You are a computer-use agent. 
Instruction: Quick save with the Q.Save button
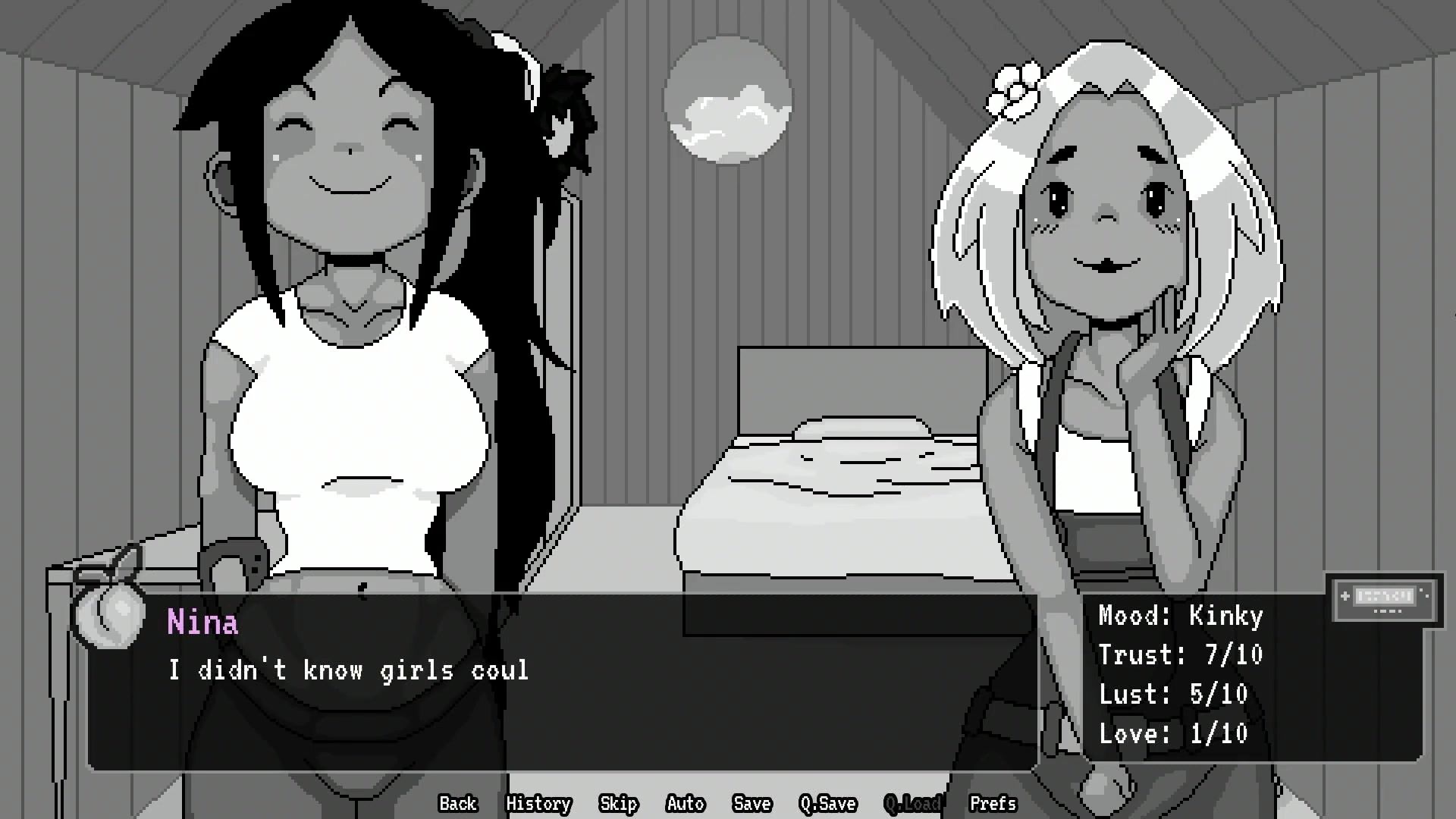(x=827, y=803)
